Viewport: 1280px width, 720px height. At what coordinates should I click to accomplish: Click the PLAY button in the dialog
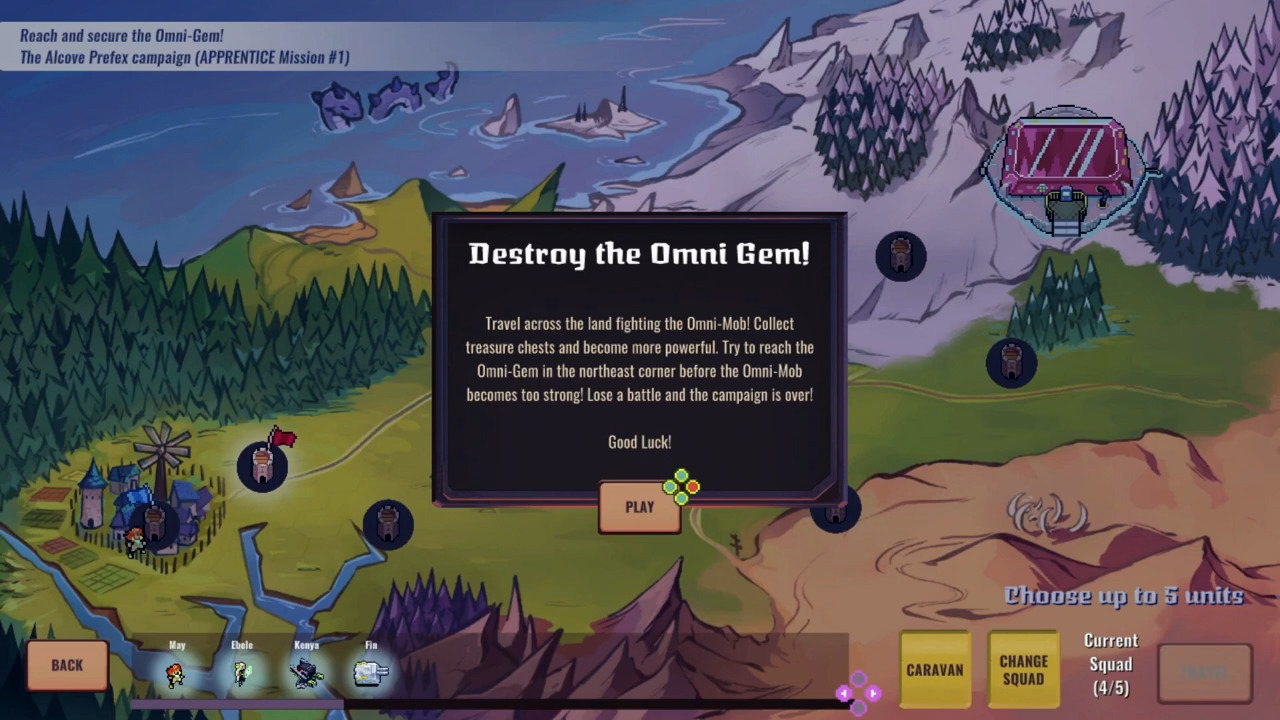click(x=639, y=507)
